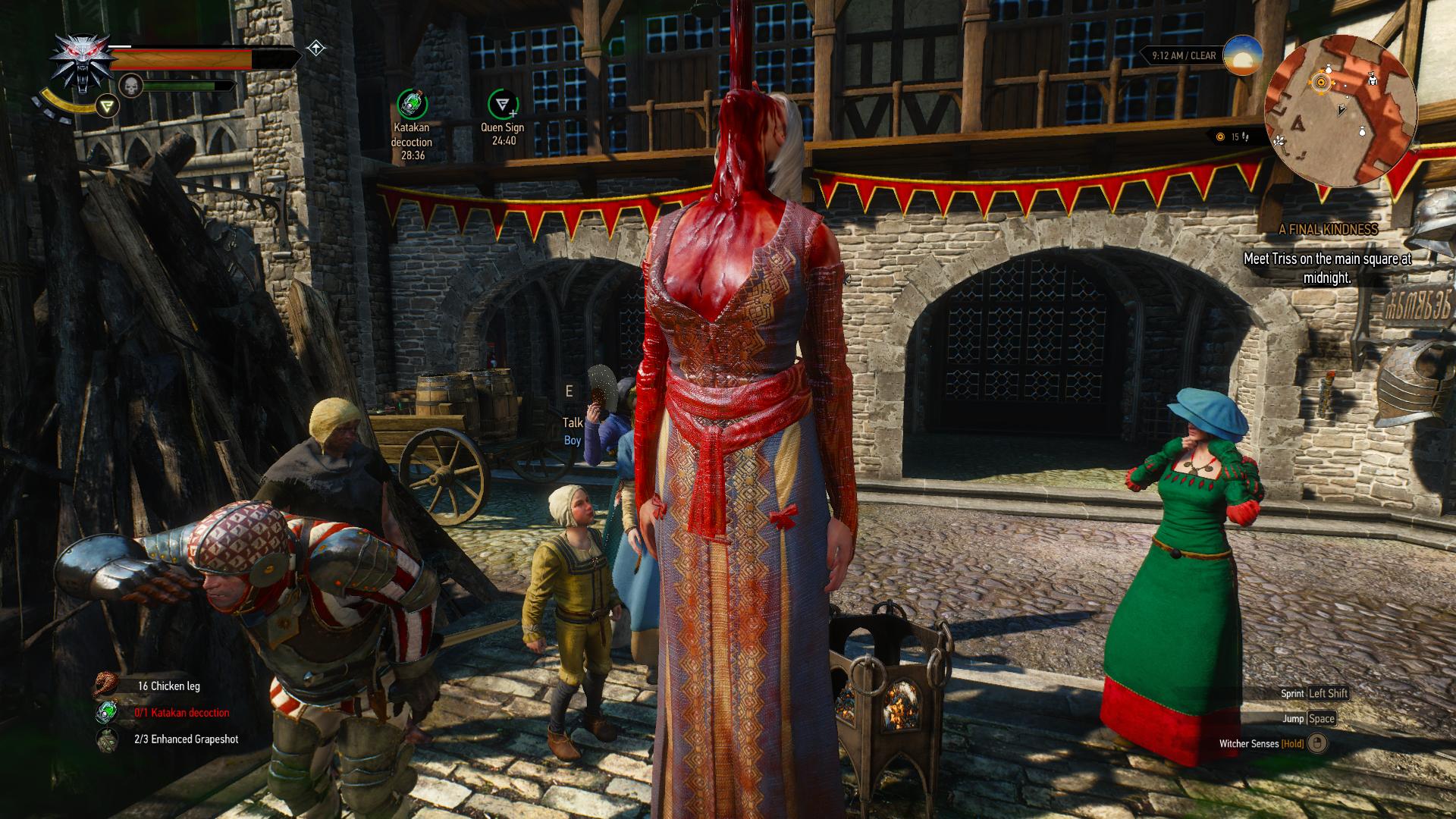Use the Chicken leg quick slot
Screen dimensions: 1456x819
107,686
